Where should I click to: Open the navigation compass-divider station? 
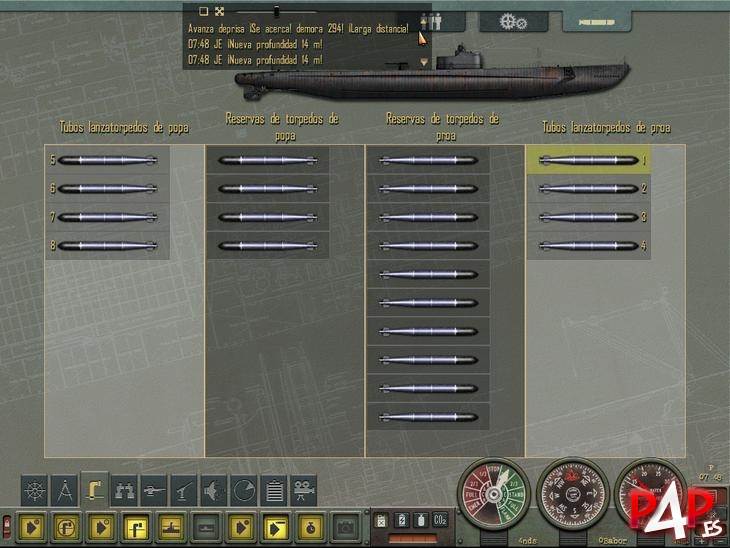click(x=65, y=489)
